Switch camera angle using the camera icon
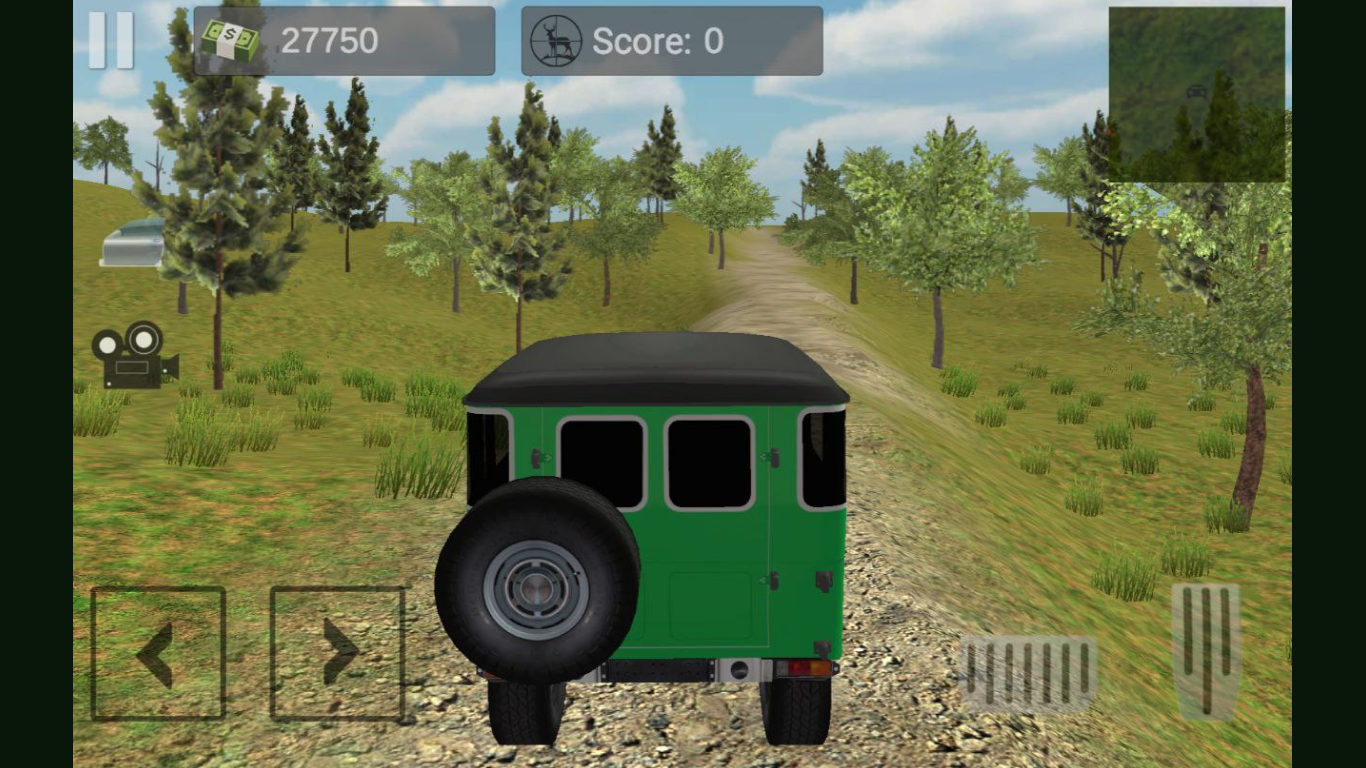Viewport: 1366px width, 768px height. 133,357
